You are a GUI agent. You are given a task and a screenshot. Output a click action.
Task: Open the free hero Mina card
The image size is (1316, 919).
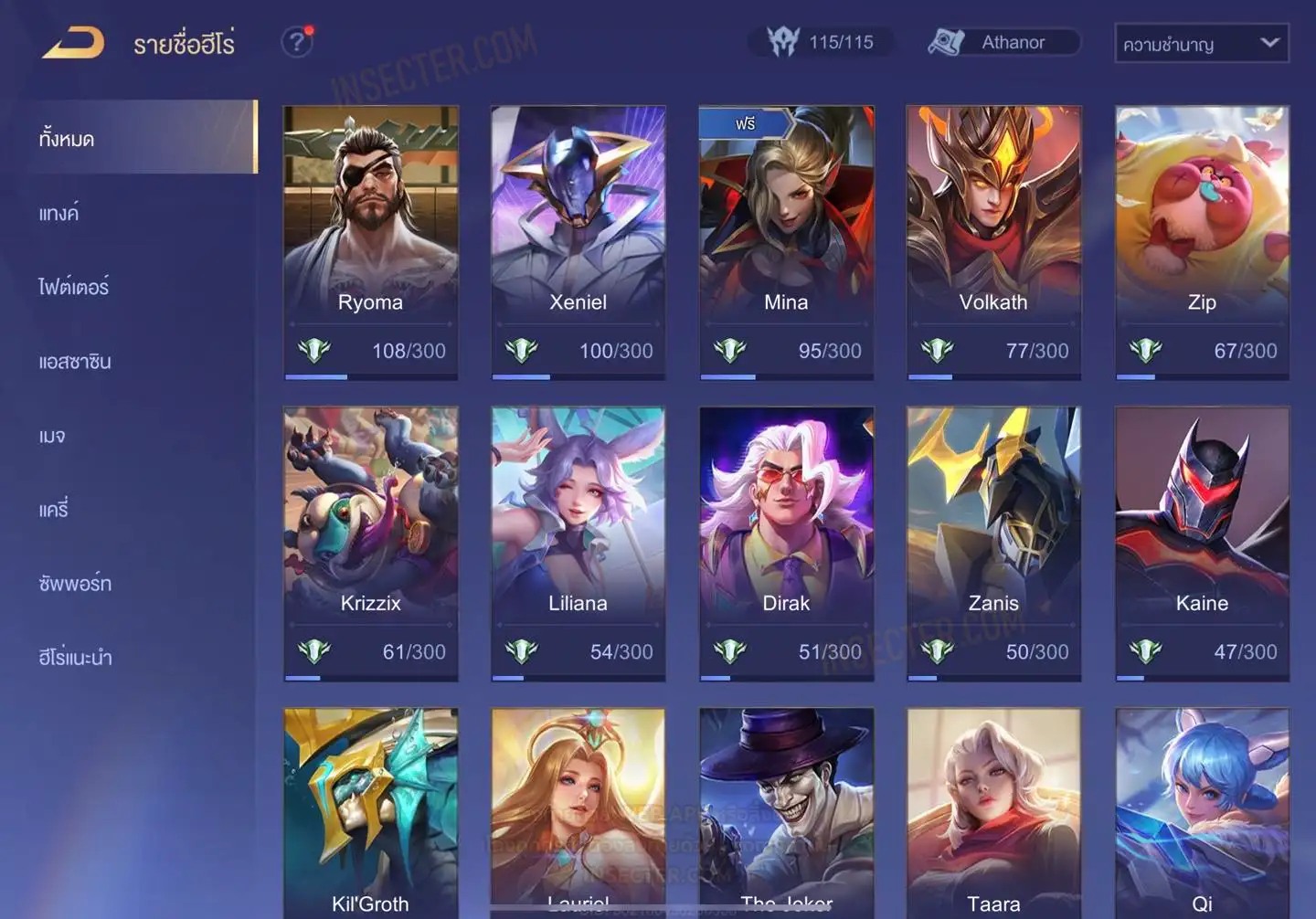pos(786,242)
